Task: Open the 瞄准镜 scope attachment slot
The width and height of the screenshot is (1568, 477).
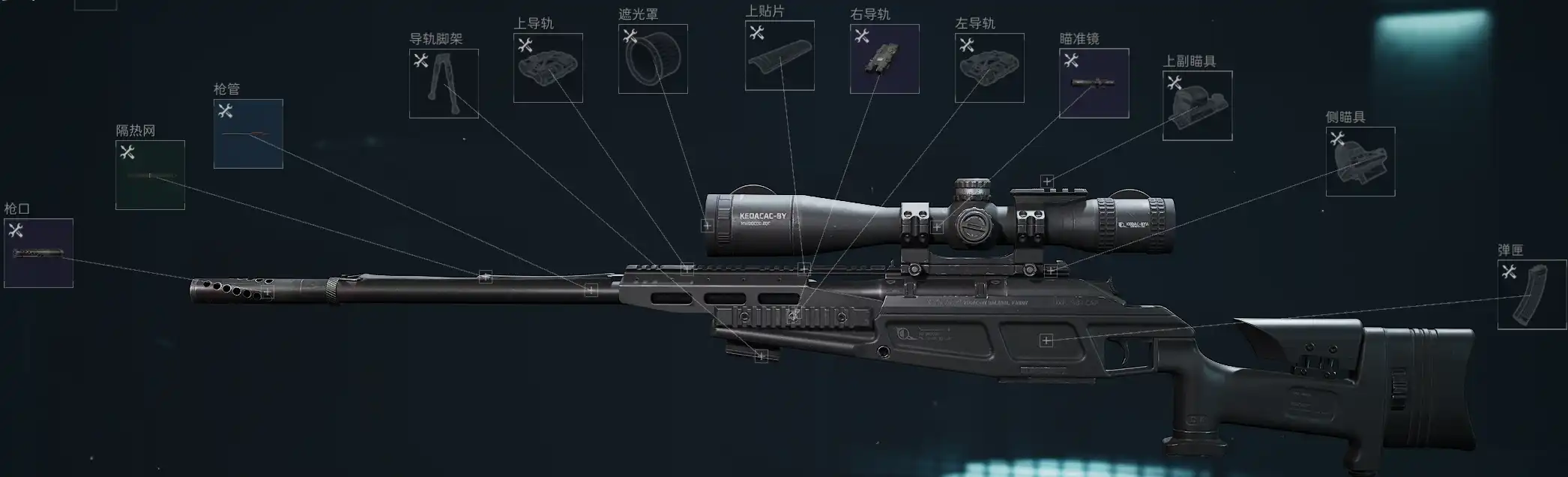Action: [1094, 83]
